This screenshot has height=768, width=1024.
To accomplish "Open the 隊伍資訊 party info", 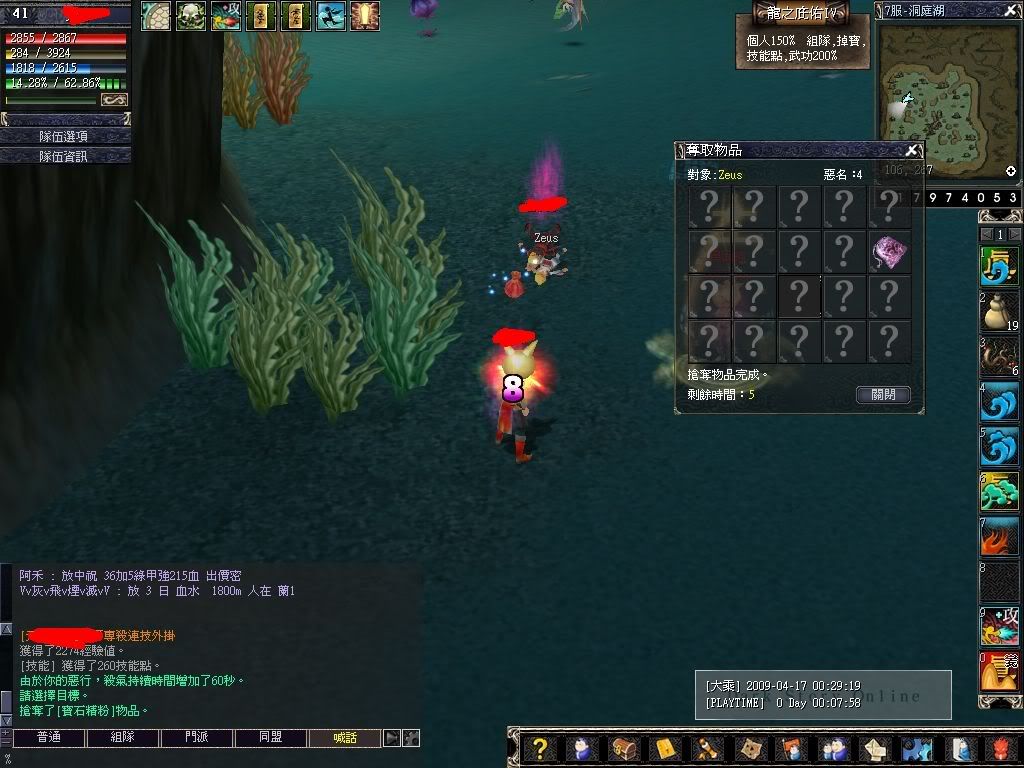I will [65, 156].
